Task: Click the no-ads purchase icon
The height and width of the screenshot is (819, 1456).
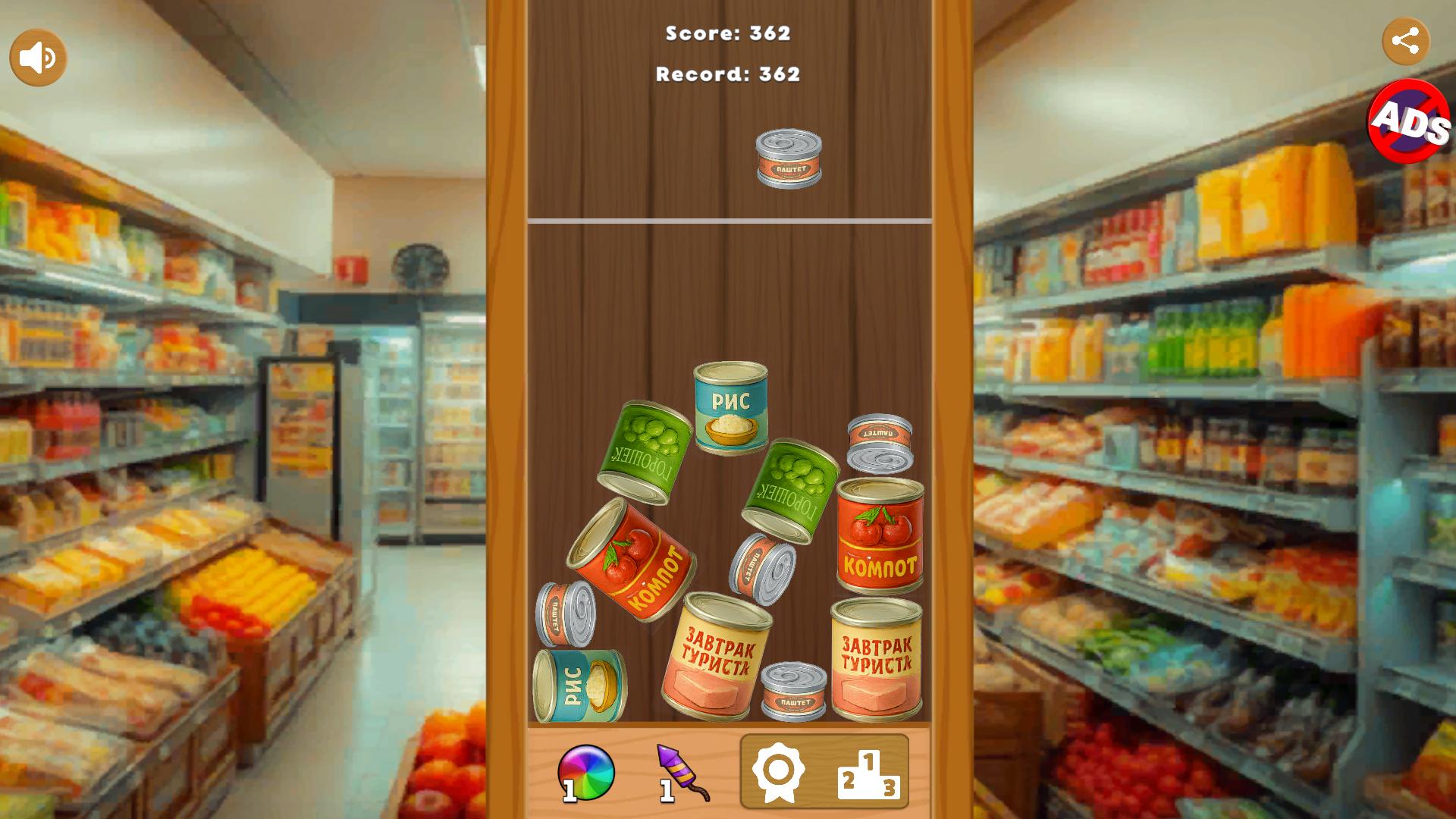Action: coord(1408,127)
